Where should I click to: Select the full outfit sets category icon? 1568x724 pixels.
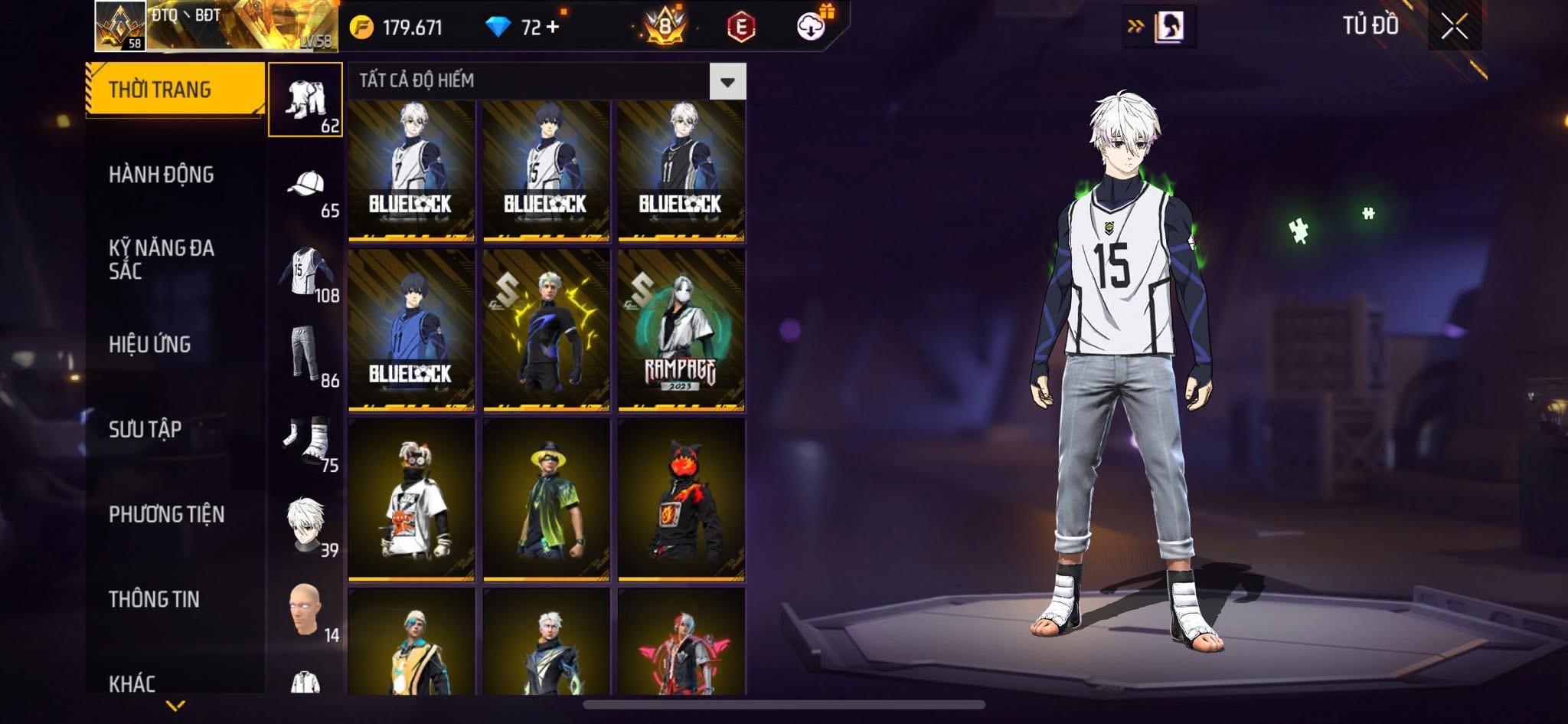pos(305,100)
